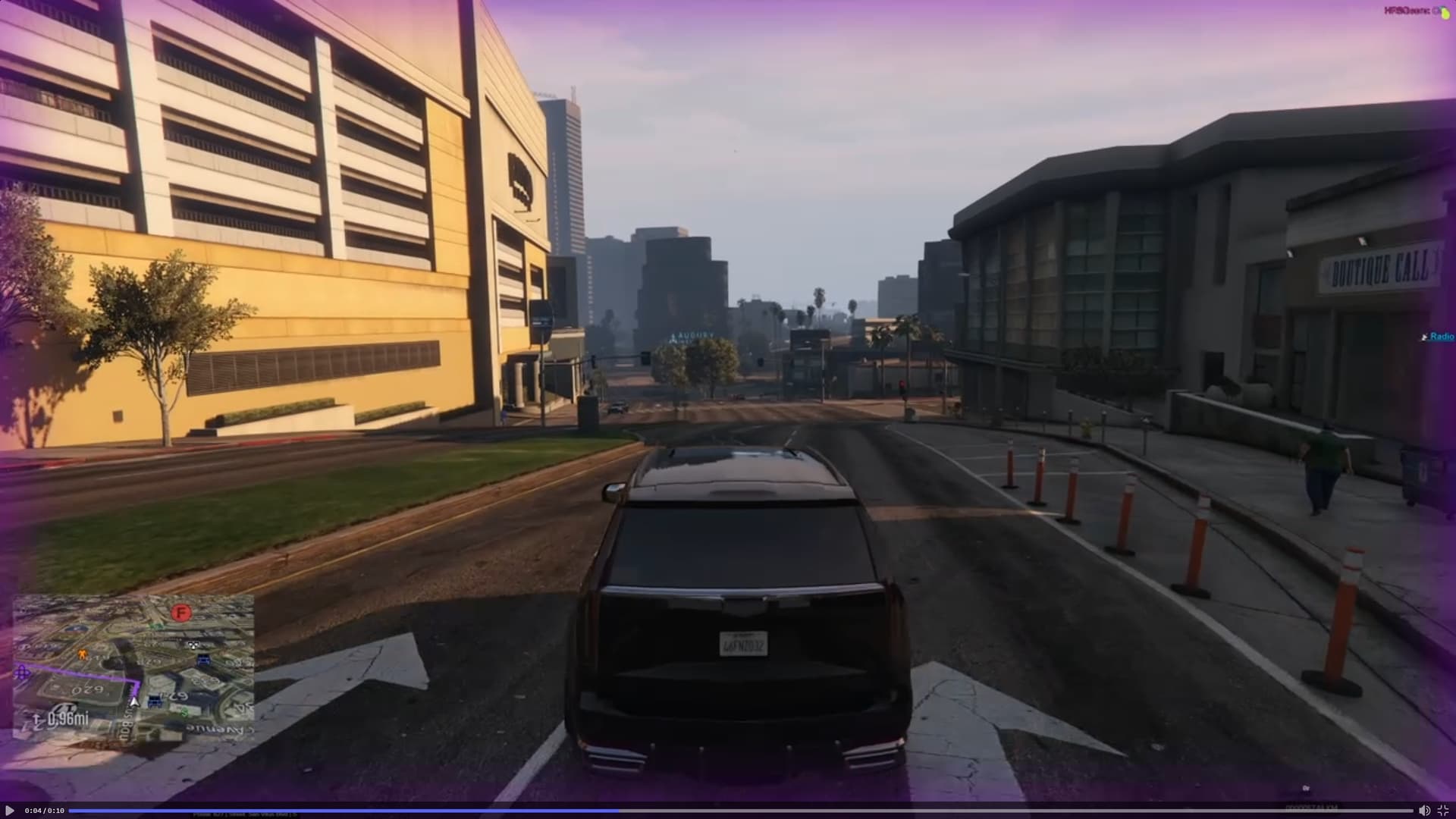This screenshot has width=1456, height=819.
Task: Click the green circular badge in top-right corner
Action: click(x=1445, y=14)
